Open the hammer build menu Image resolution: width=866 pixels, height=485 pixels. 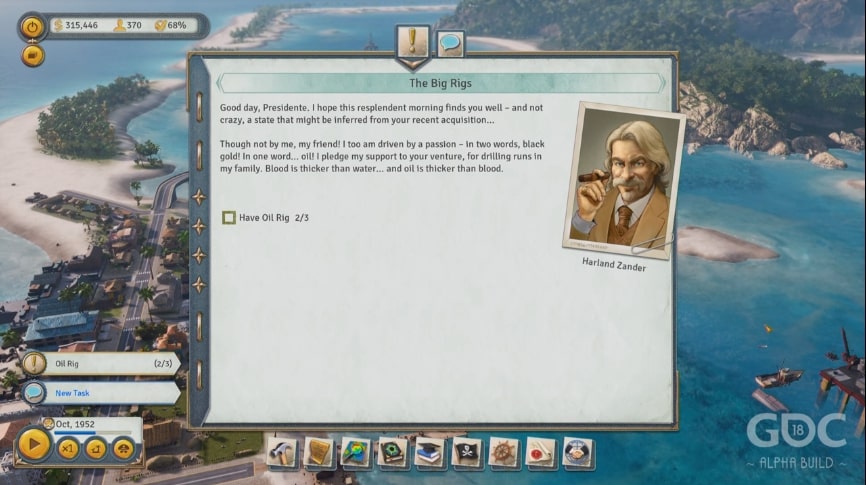(283, 452)
